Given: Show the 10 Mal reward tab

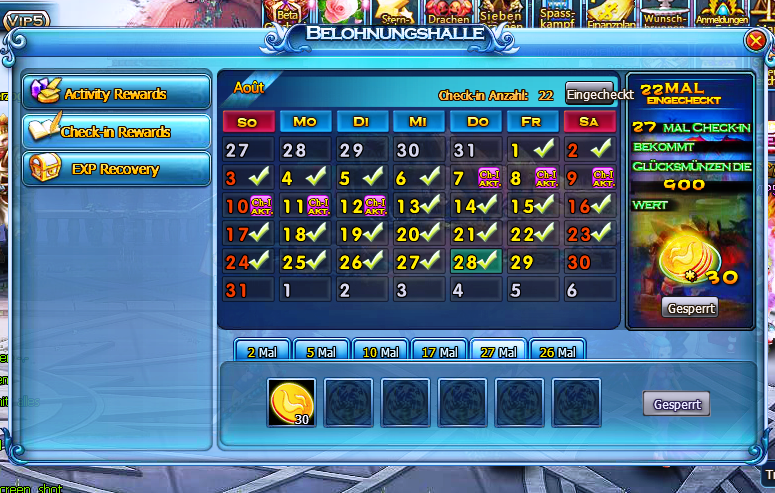Looking at the screenshot, I should coord(380,352).
